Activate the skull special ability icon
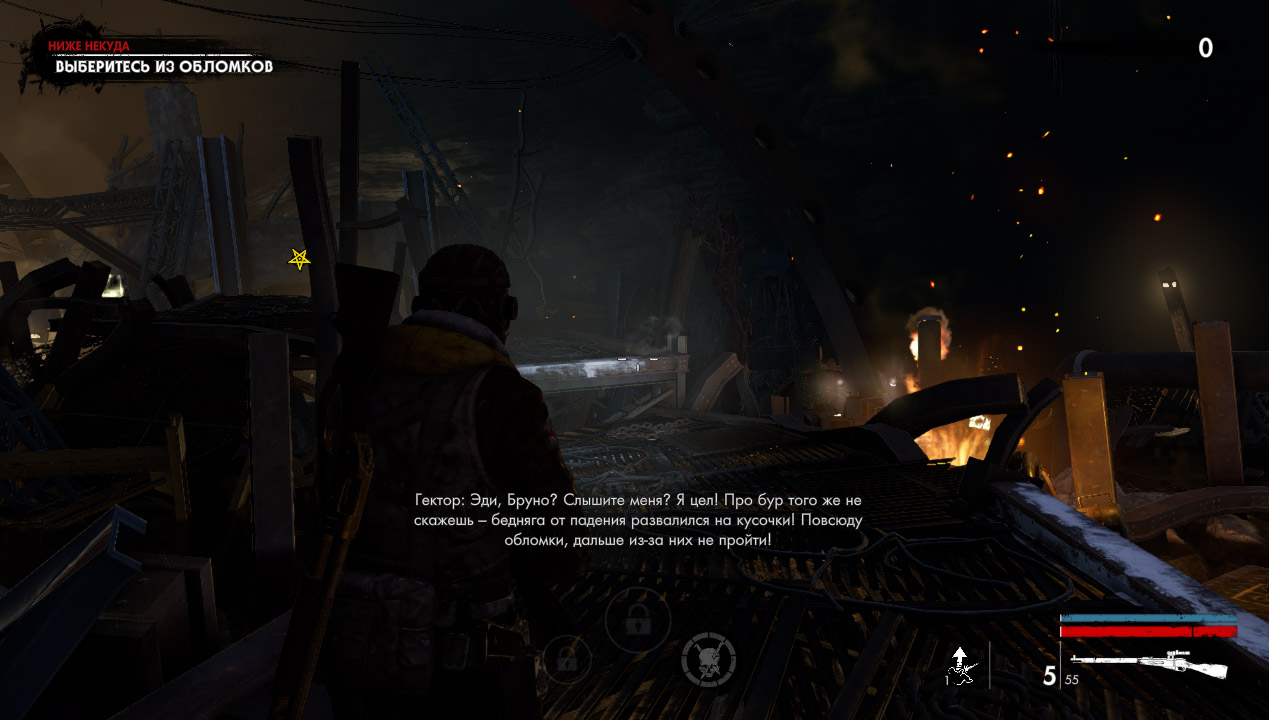The image size is (1269, 720). coord(708,659)
